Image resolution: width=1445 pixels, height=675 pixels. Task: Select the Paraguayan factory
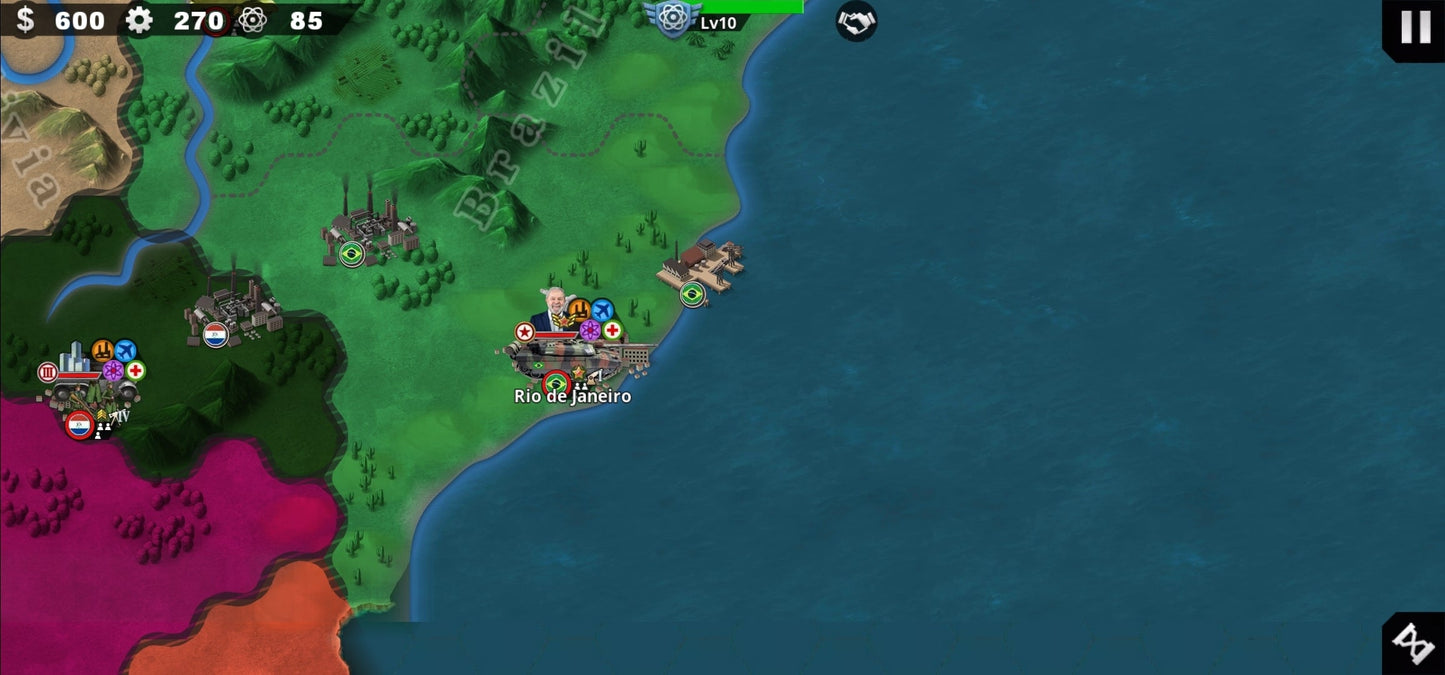click(231, 310)
